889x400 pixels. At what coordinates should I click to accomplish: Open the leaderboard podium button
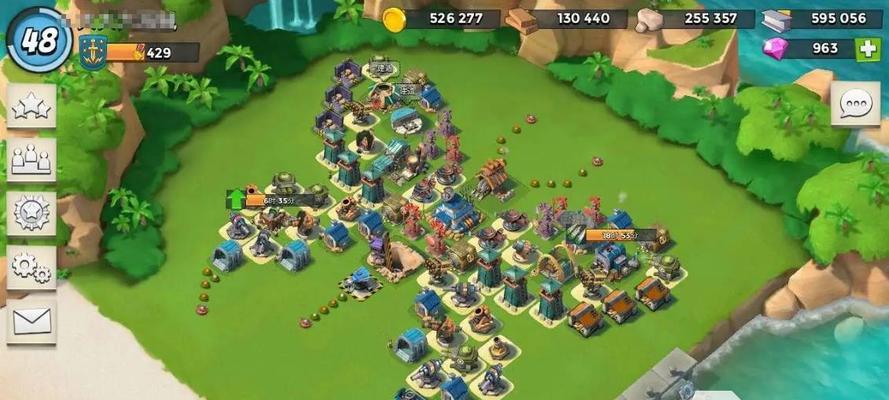pyautogui.click(x=31, y=159)
